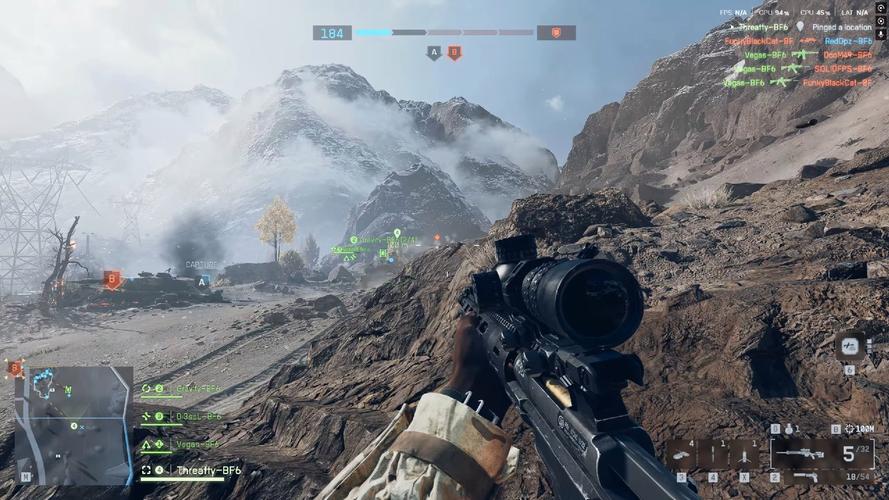Select the beacon gadget in slot X
Viewport: 889px width, 500px height.
coord(742,453)
